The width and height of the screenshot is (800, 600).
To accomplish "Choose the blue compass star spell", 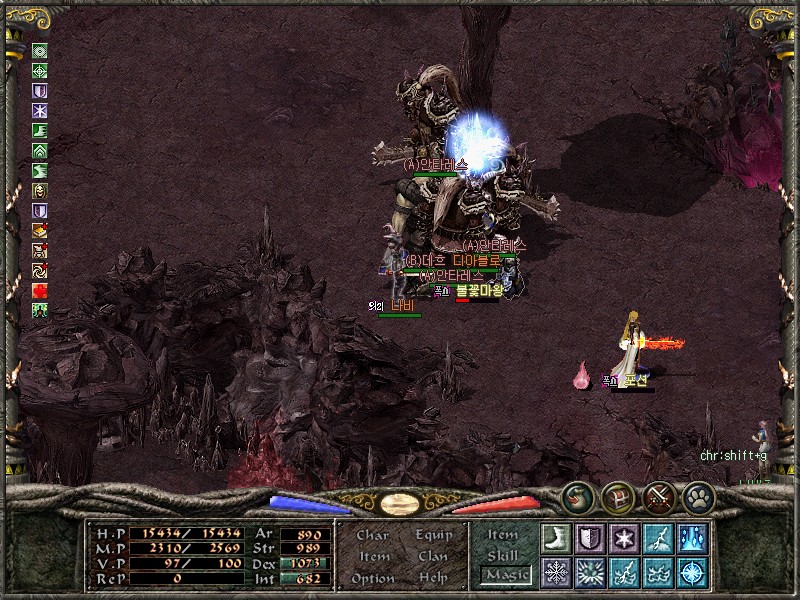I will pos(692,572).
